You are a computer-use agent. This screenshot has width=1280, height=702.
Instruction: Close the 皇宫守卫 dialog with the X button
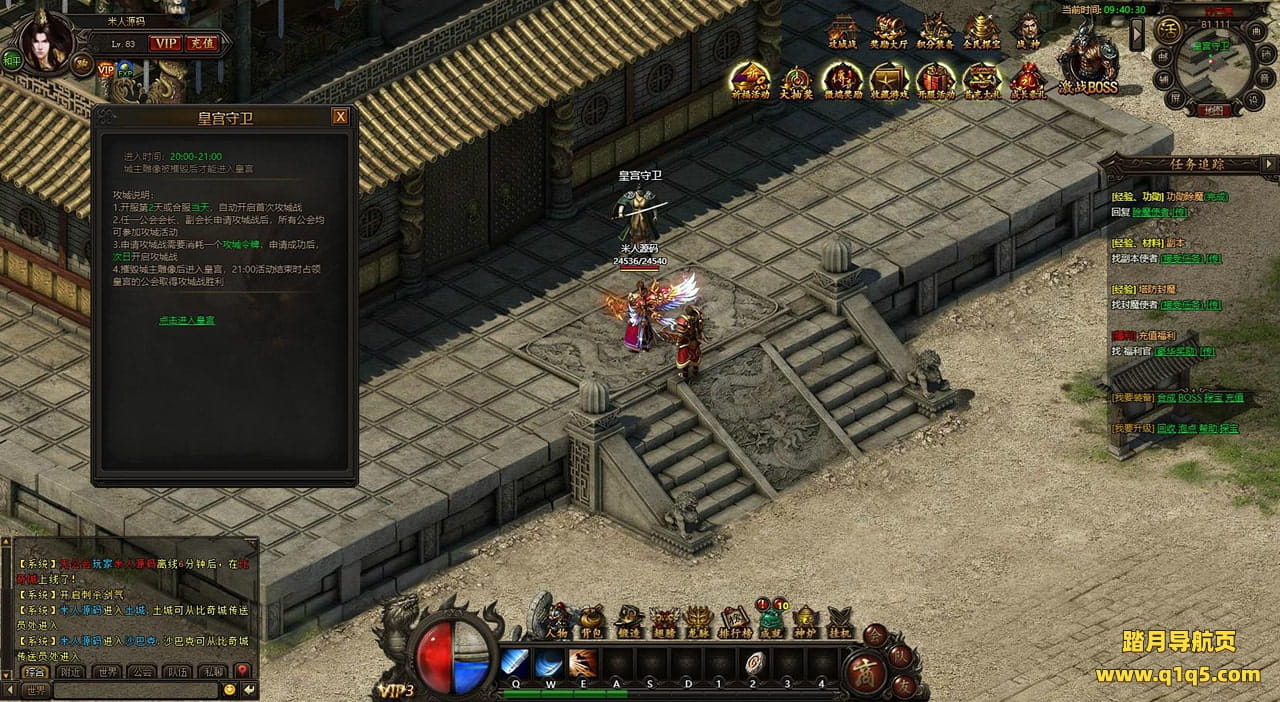pyautogui.click(x=340, y=117)
